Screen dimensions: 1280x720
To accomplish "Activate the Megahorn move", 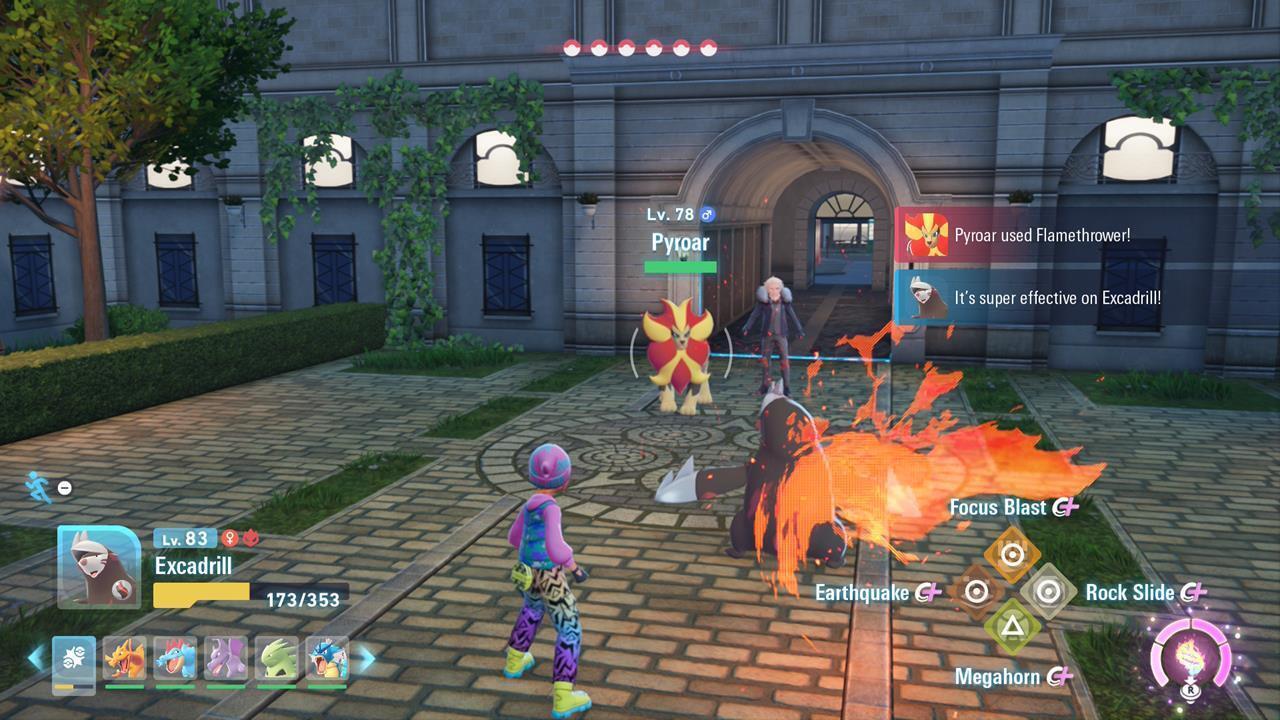I will 1012,628.
